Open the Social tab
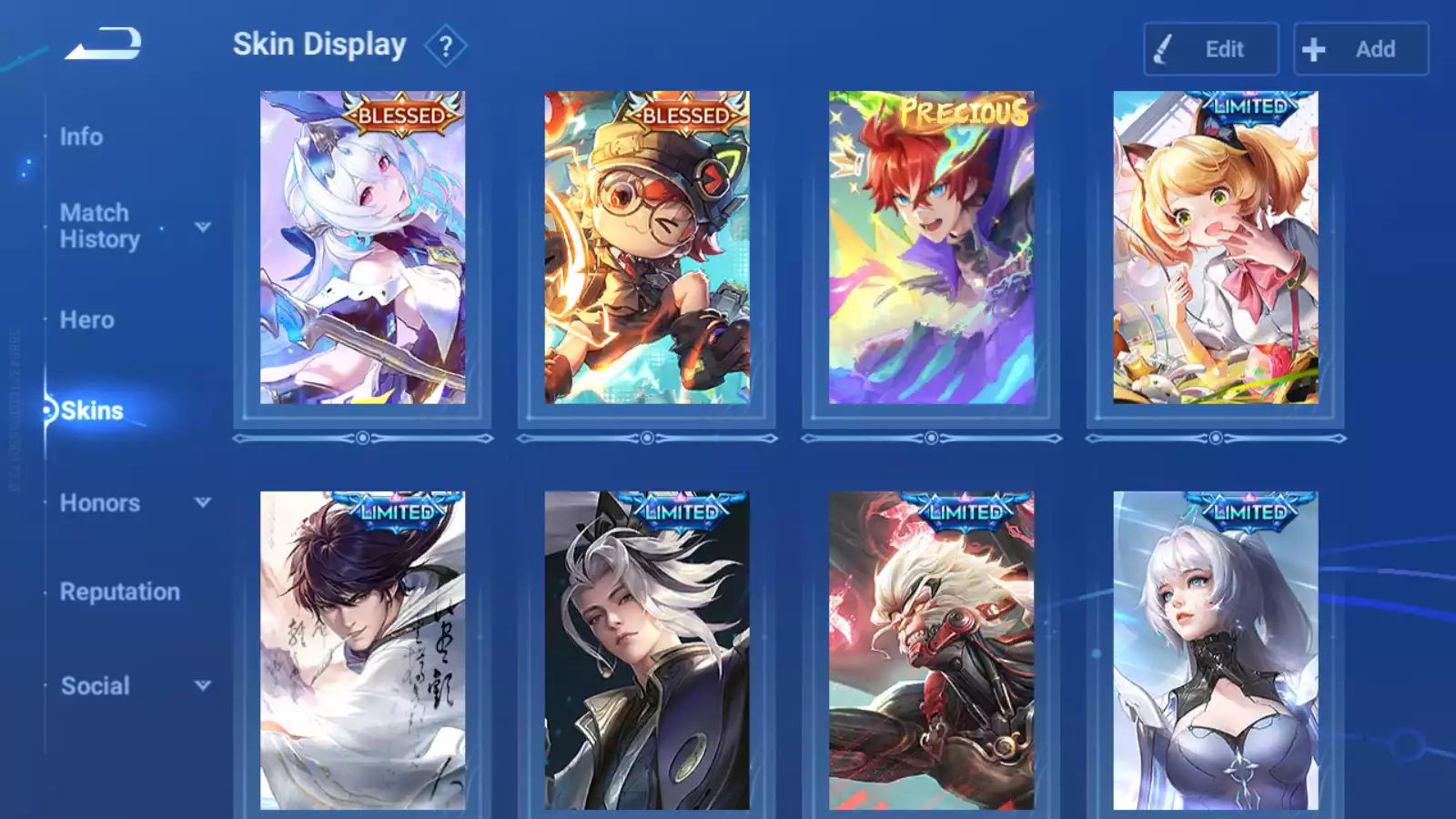Viewport: 1456px width, 819px height. 95,685
